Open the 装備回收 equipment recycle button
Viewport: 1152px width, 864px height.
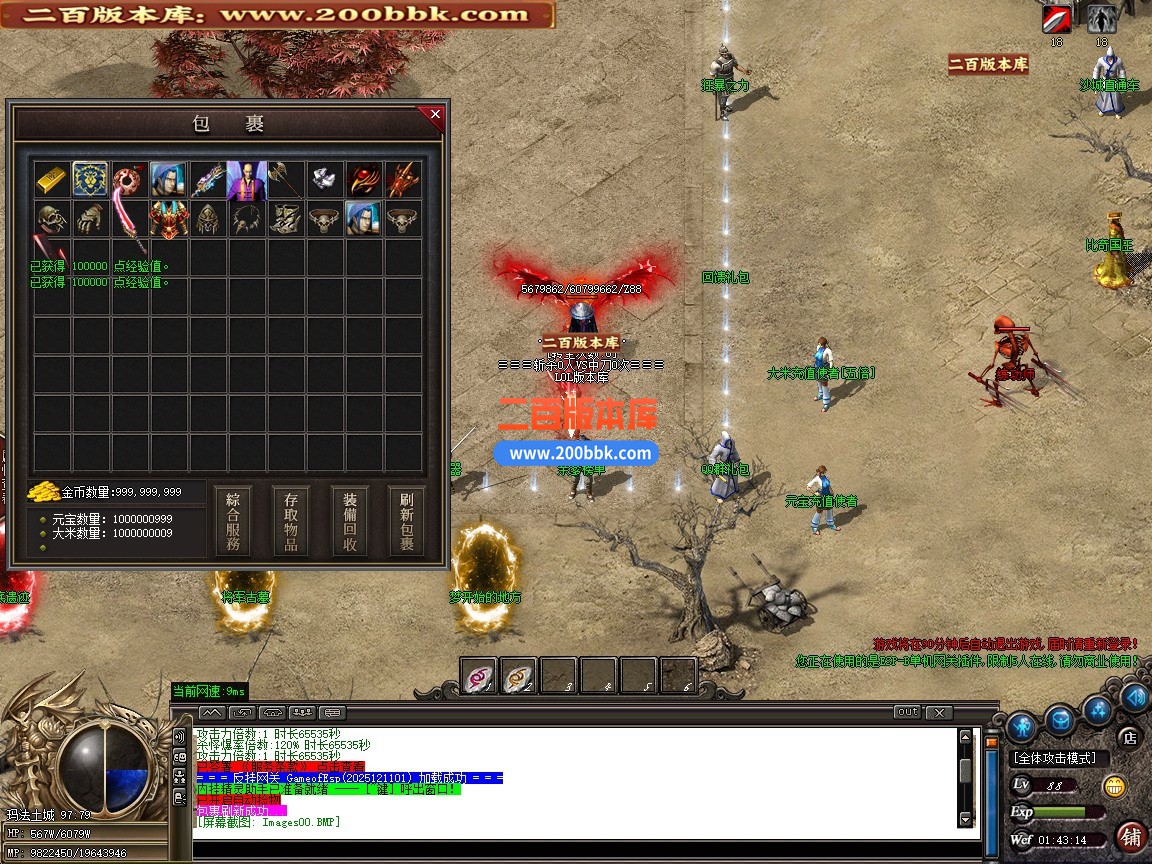coord(350,521)
